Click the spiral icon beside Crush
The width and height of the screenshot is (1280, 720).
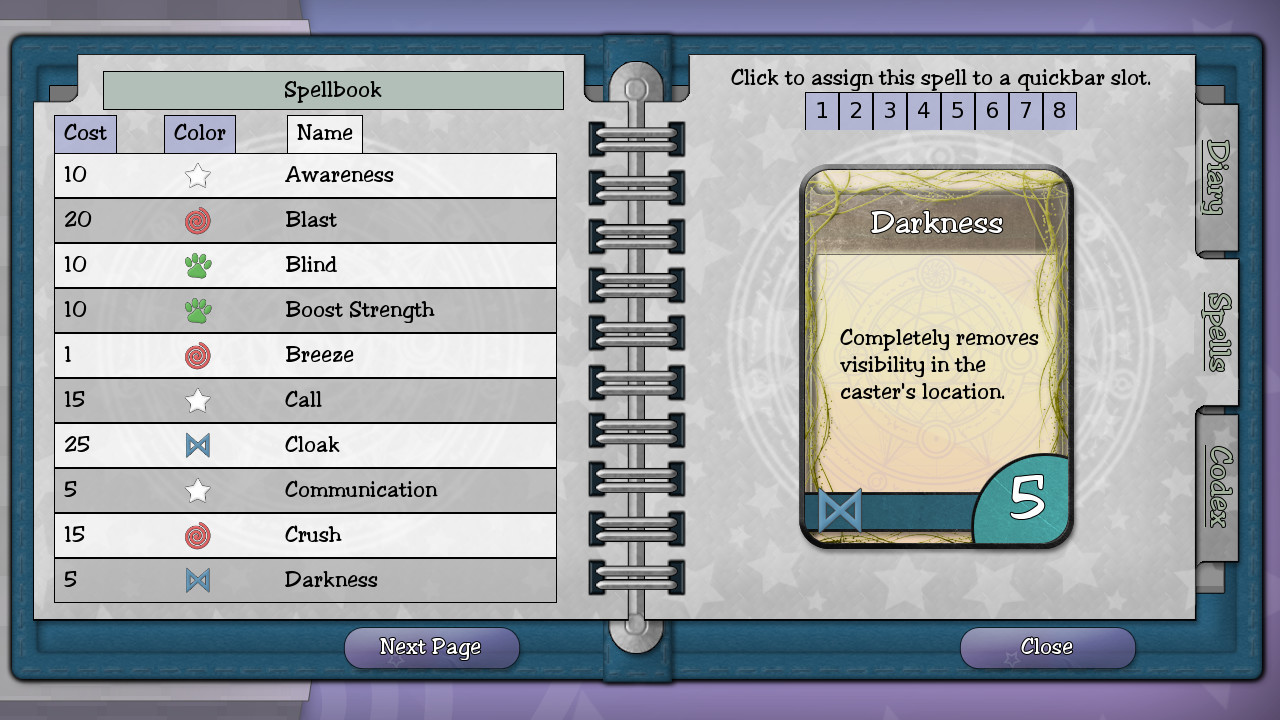(198, 535)
